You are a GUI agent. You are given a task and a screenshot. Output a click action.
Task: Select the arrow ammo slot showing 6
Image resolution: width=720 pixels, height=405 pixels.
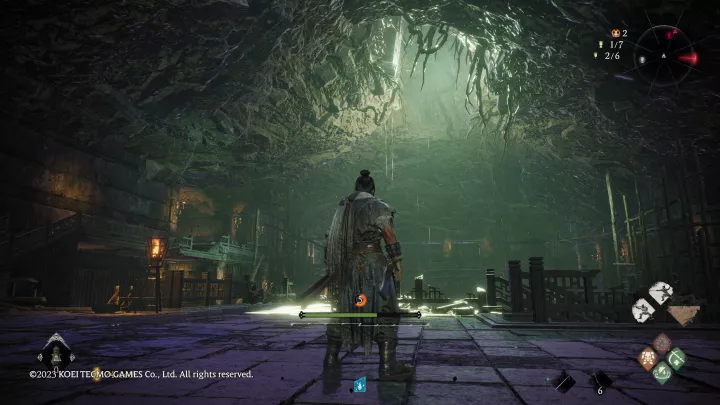(x=600, y=380)
